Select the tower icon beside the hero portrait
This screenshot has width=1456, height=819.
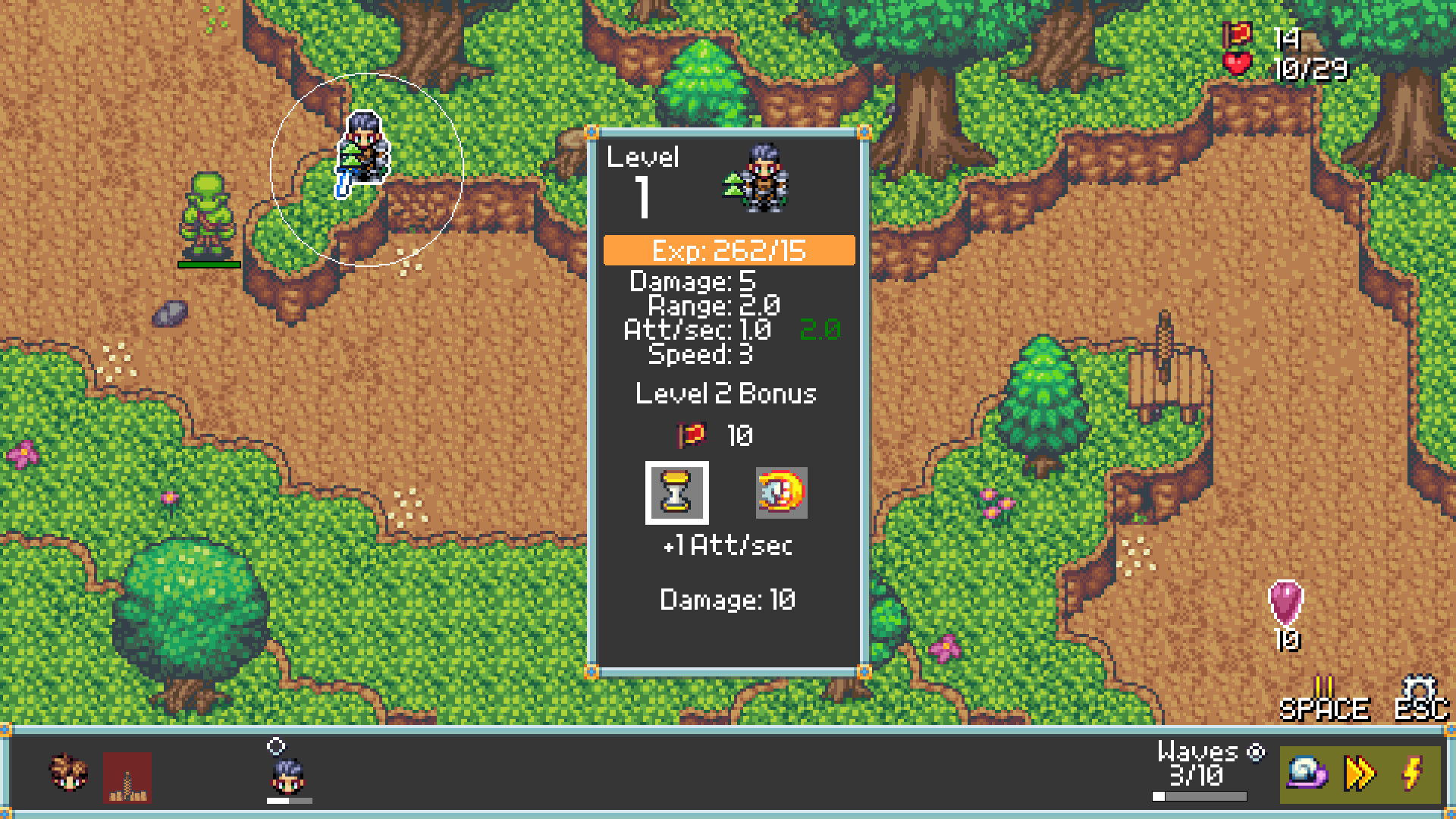point(125,777)
